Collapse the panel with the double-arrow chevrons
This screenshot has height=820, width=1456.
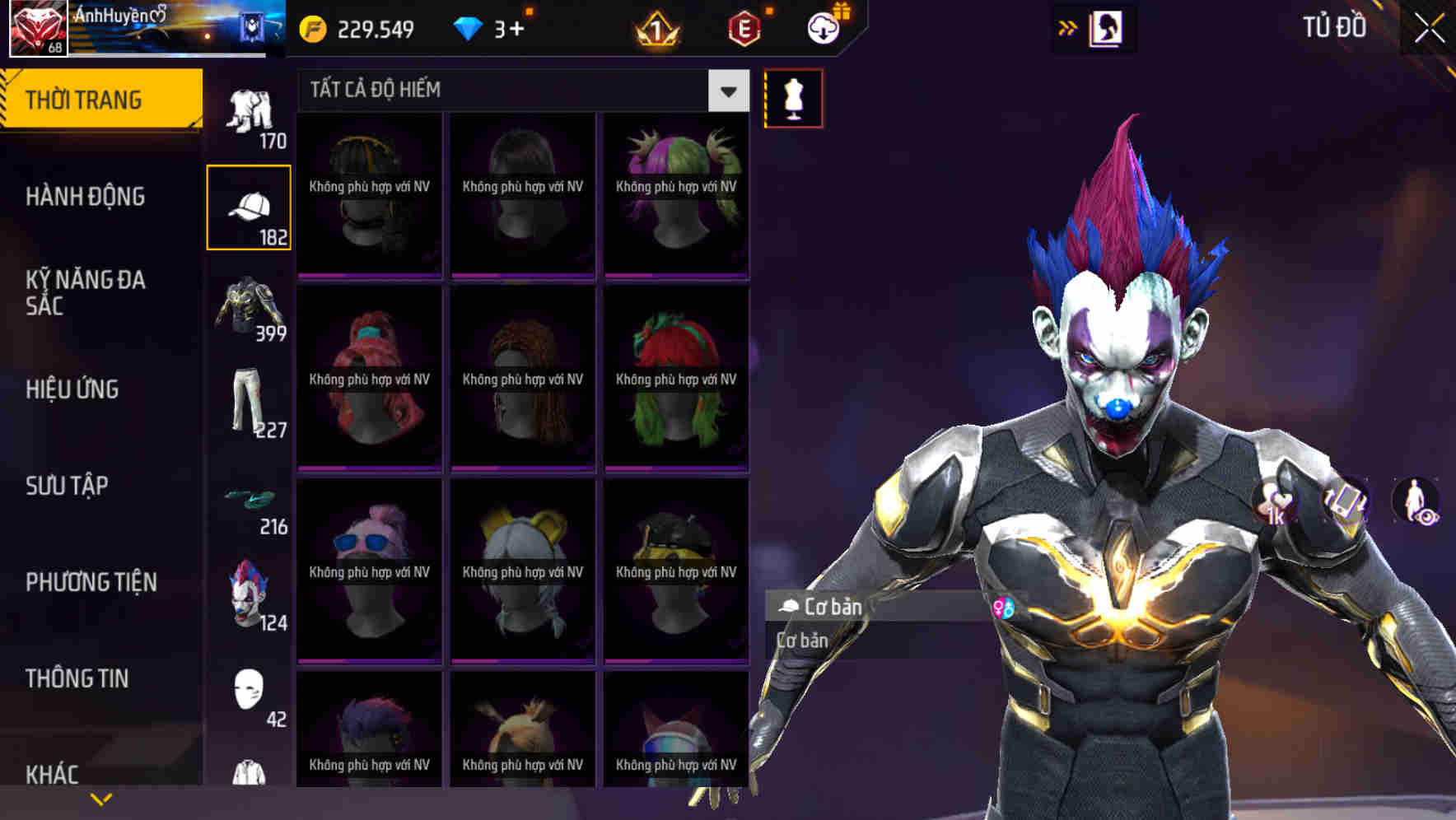pos(1068,27)
